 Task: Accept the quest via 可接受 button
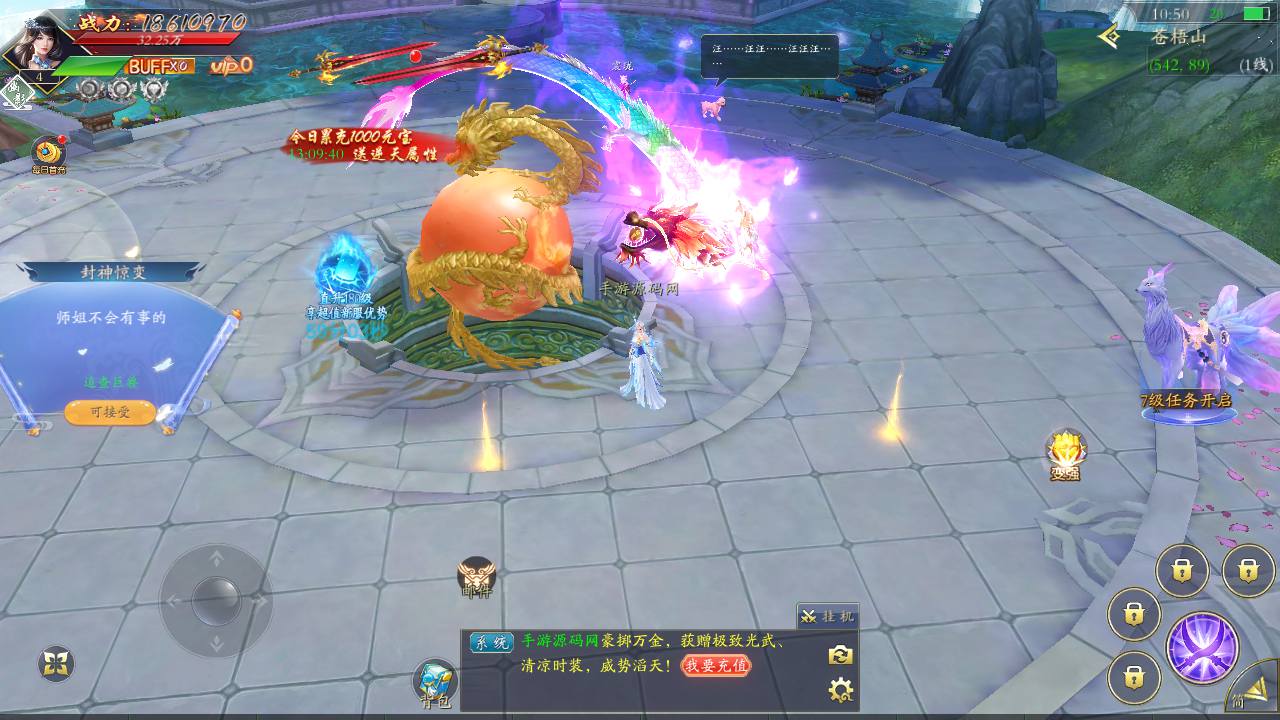coord(110,412)
